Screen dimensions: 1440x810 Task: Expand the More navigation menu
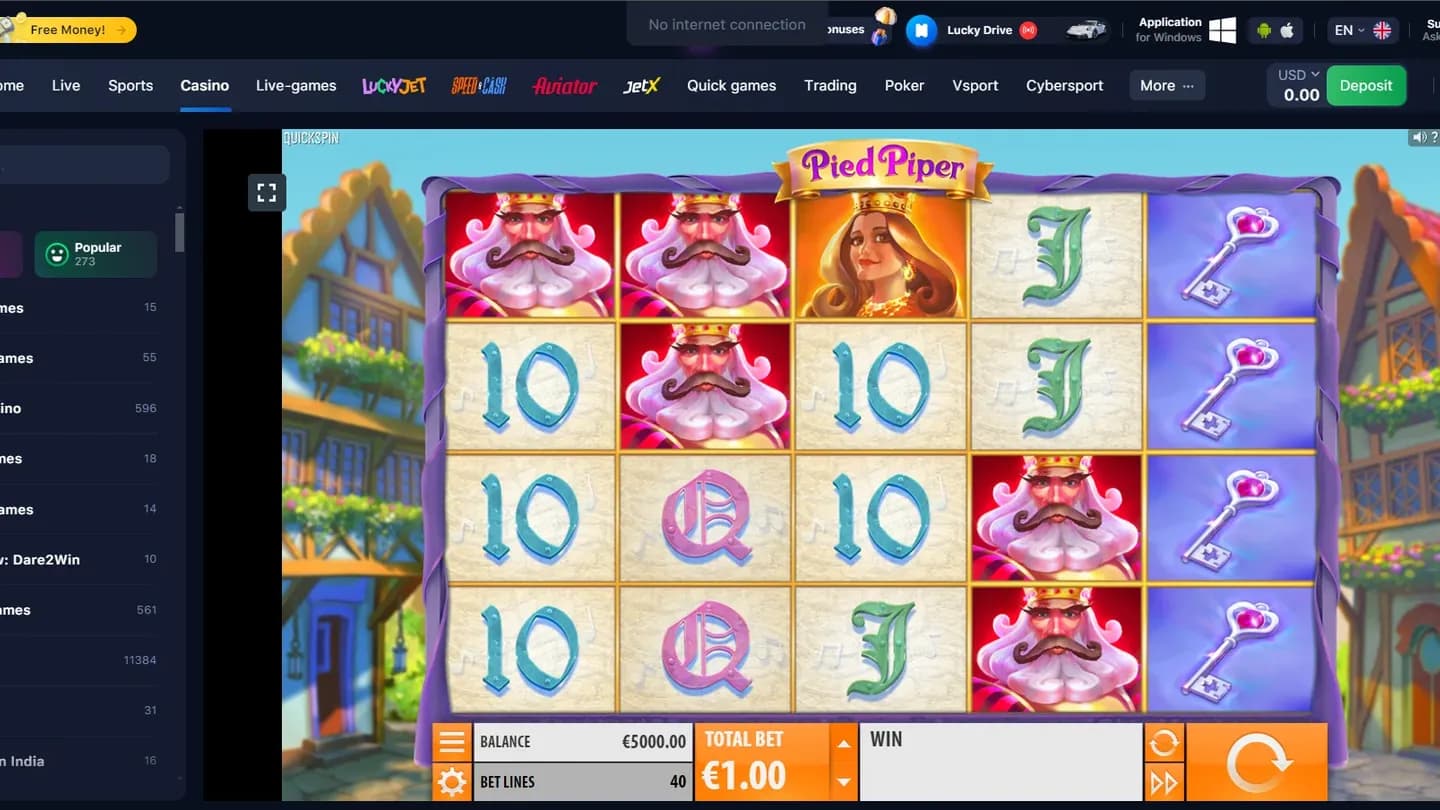(x=1165, y=85)
